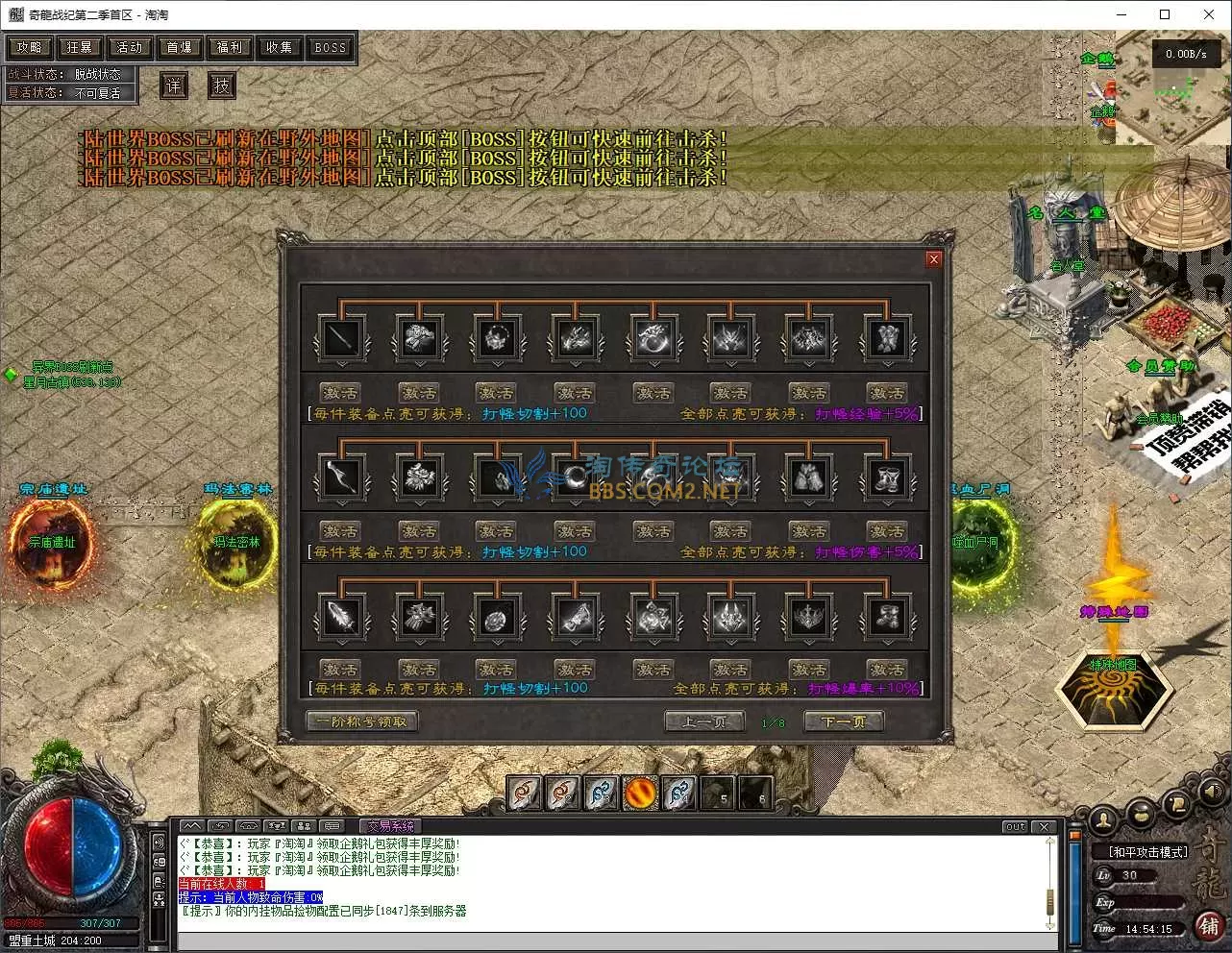Click the 详 details button
This screenshot has width=1232, height=953.
pos(174,86)
